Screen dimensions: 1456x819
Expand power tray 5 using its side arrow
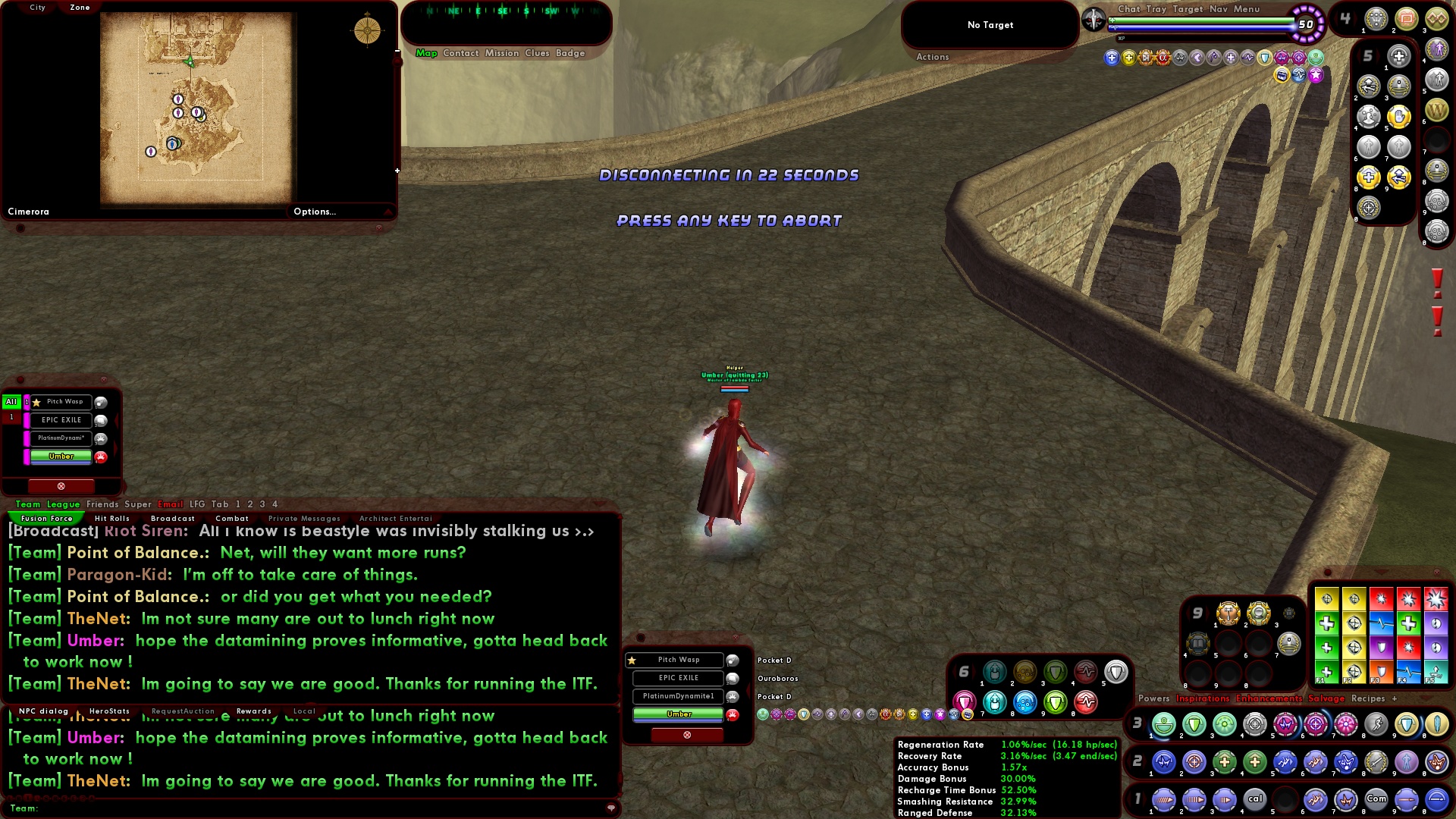coord(1358,55)
